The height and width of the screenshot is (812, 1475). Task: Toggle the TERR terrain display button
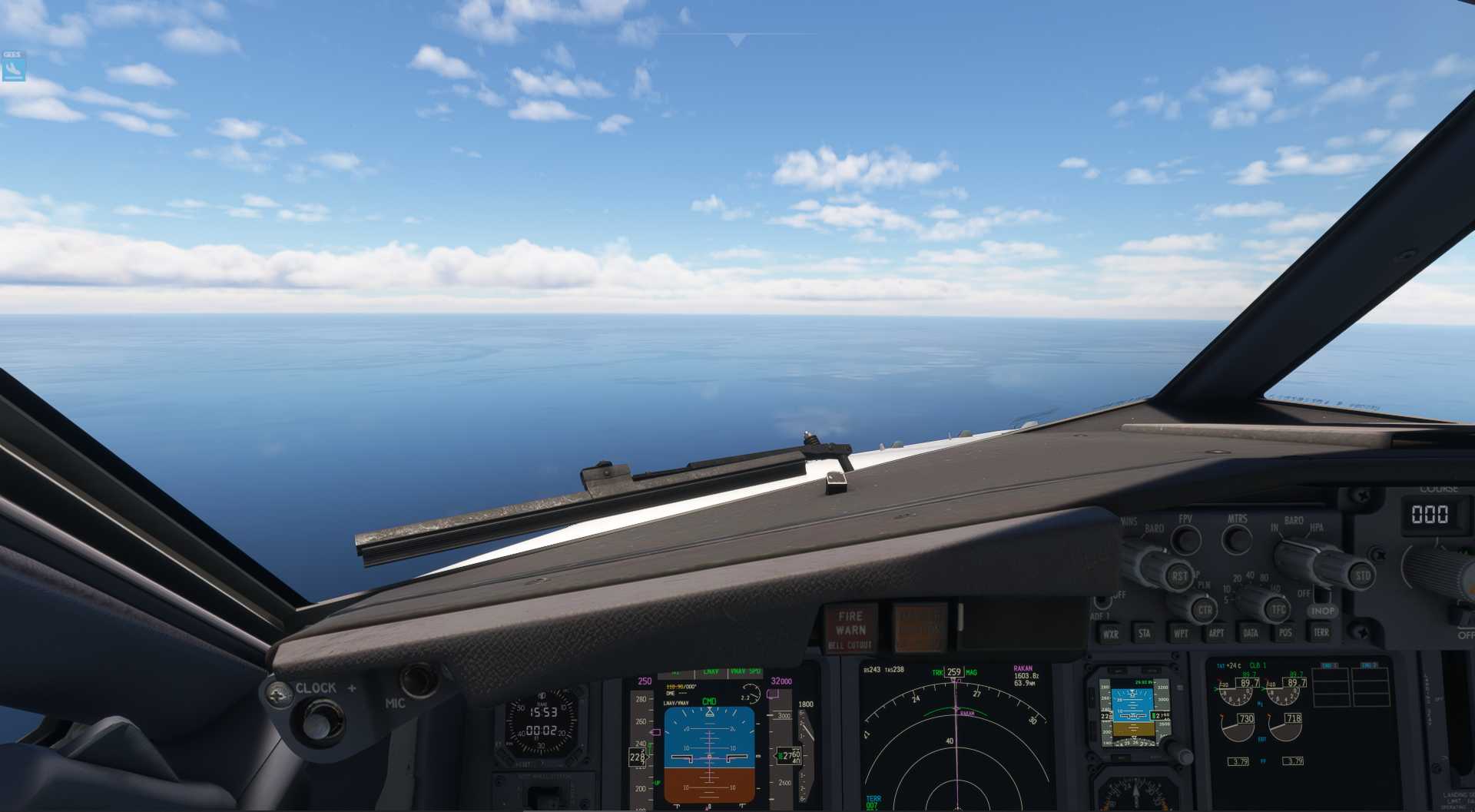click(1321, 633)
